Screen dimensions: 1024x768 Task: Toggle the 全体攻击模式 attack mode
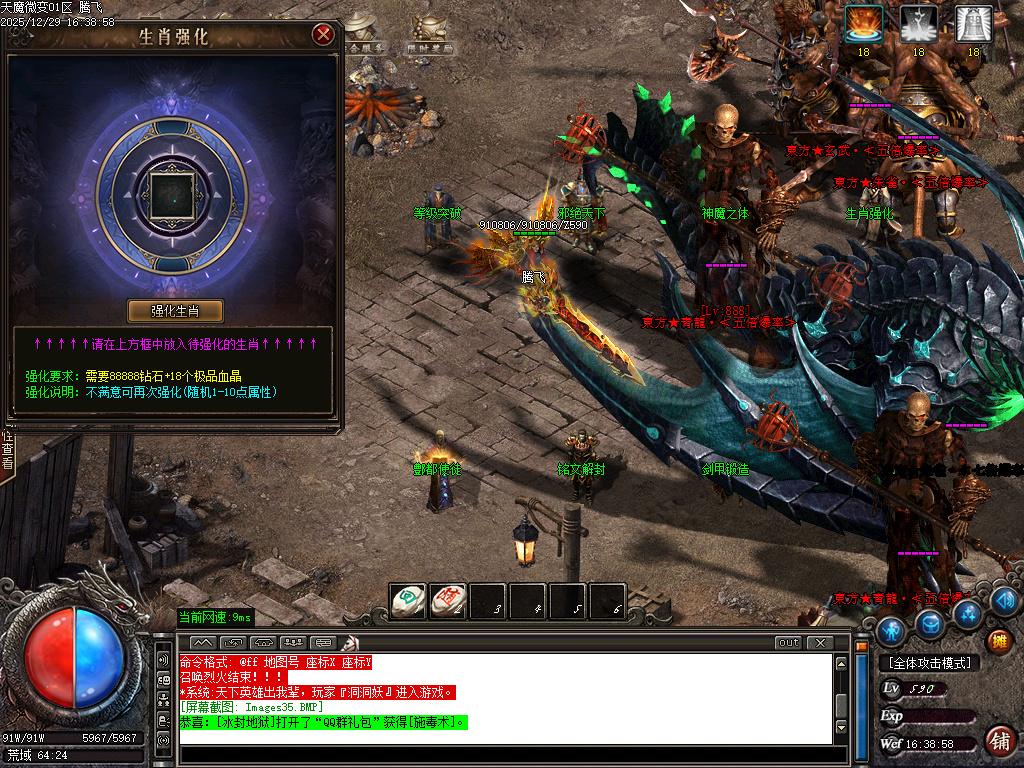click(929, 663)
